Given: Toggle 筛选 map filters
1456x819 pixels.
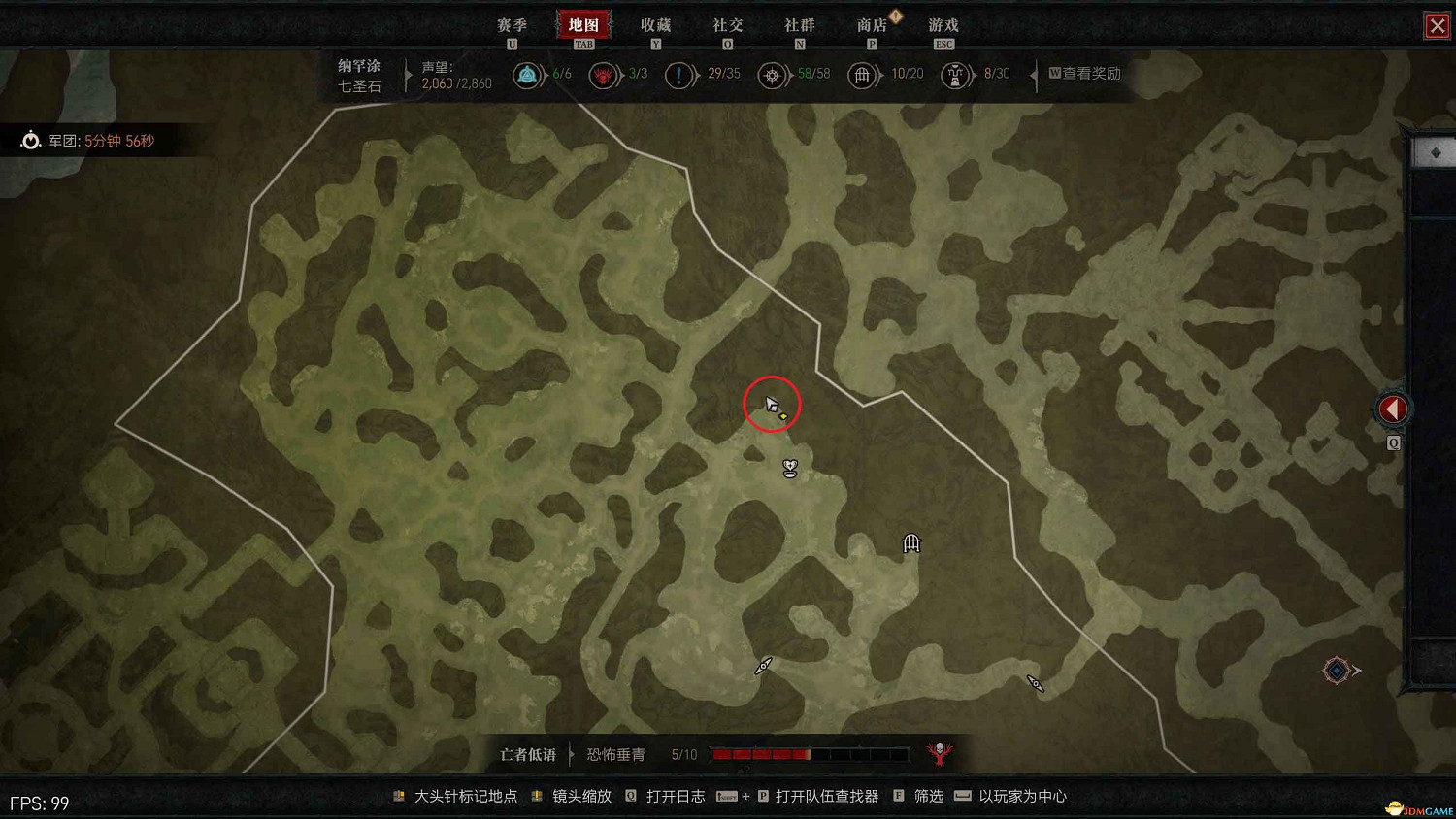Looking at the screenshot, I should tap(927, 796).
